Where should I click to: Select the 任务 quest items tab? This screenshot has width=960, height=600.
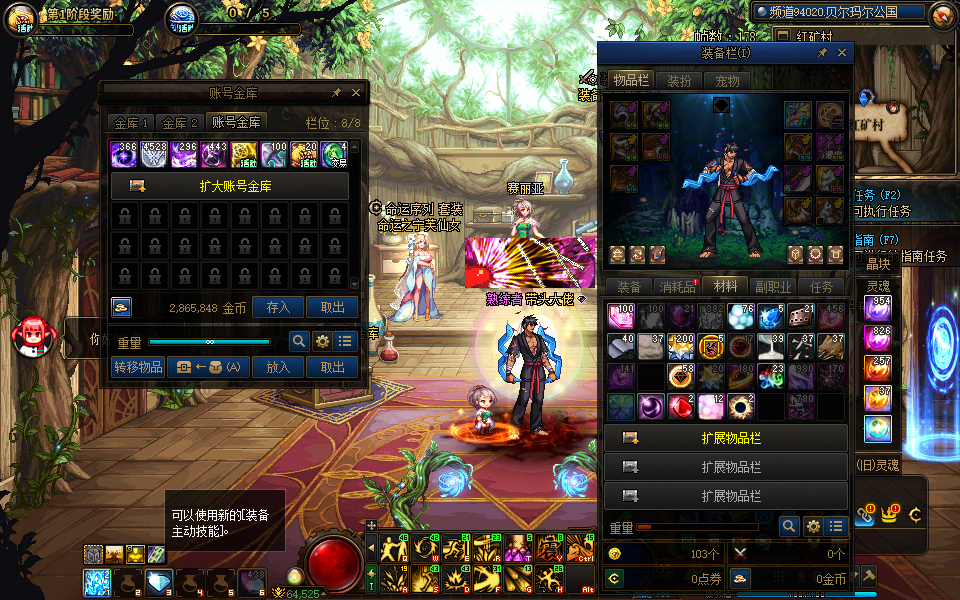click(821, 287)
